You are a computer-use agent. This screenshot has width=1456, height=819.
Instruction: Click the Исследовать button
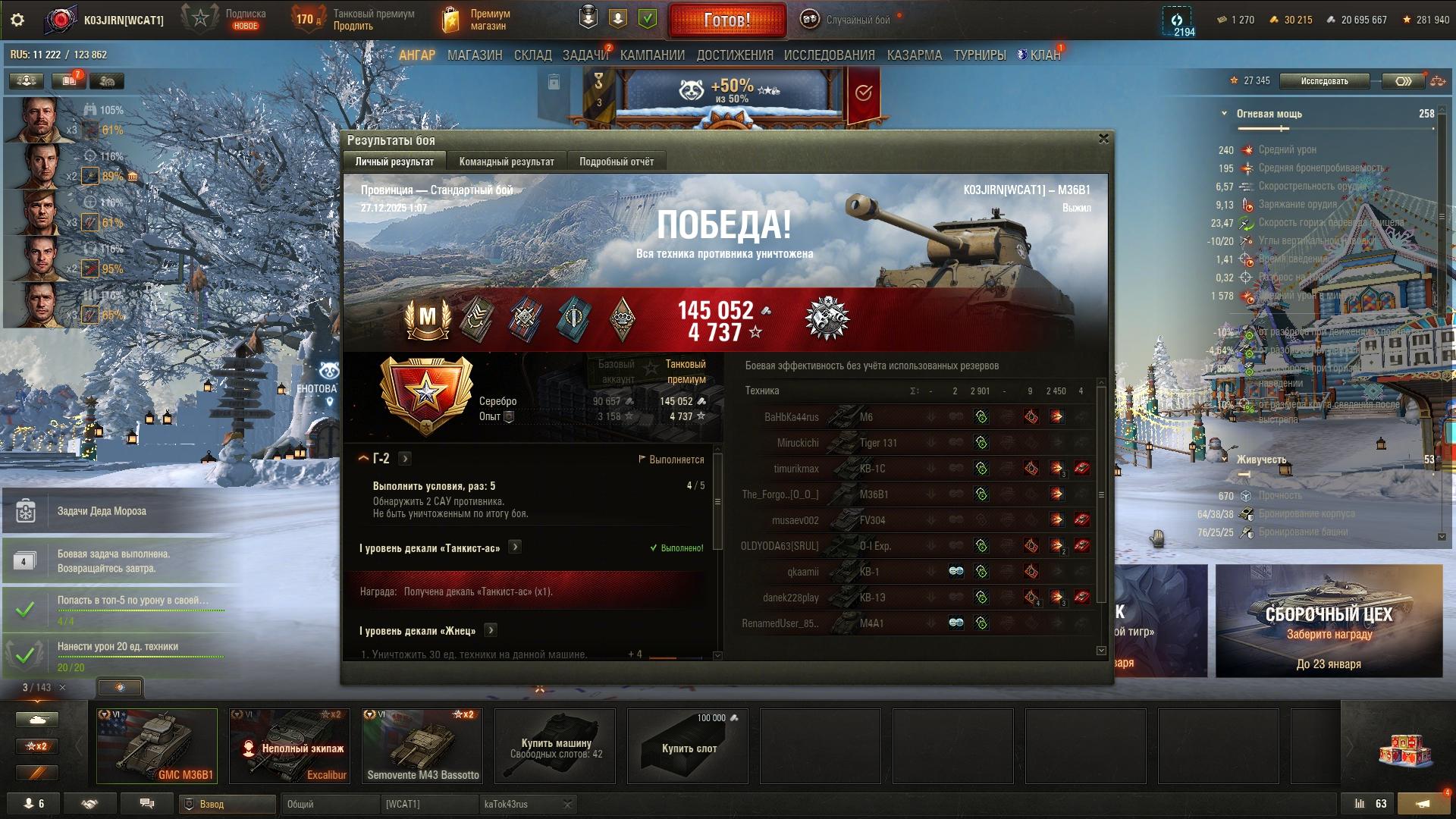[x=1324, y=81]
